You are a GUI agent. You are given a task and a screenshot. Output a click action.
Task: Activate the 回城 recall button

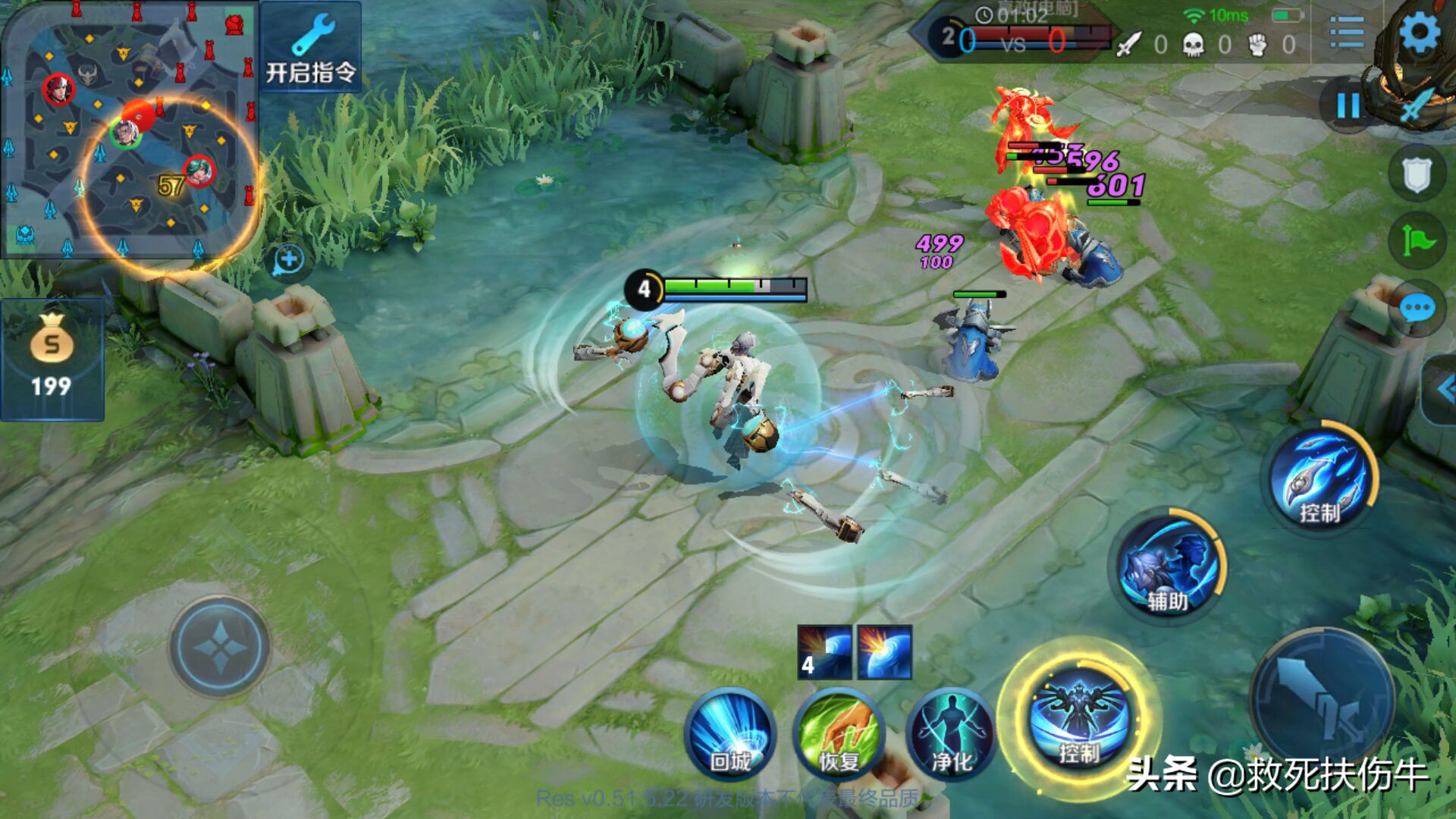(730, 734)
